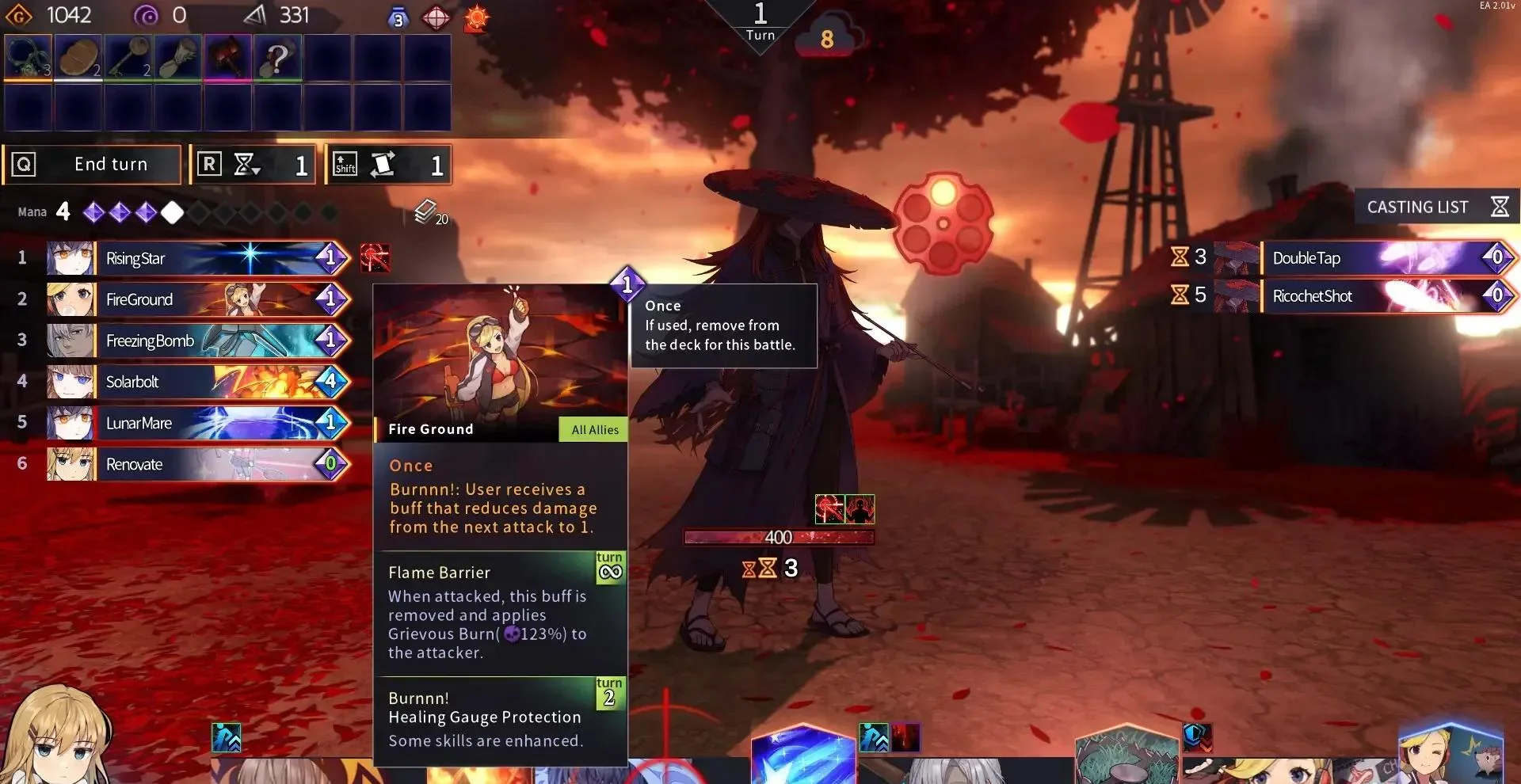Play the Renovate skill card

coord(198,464)
